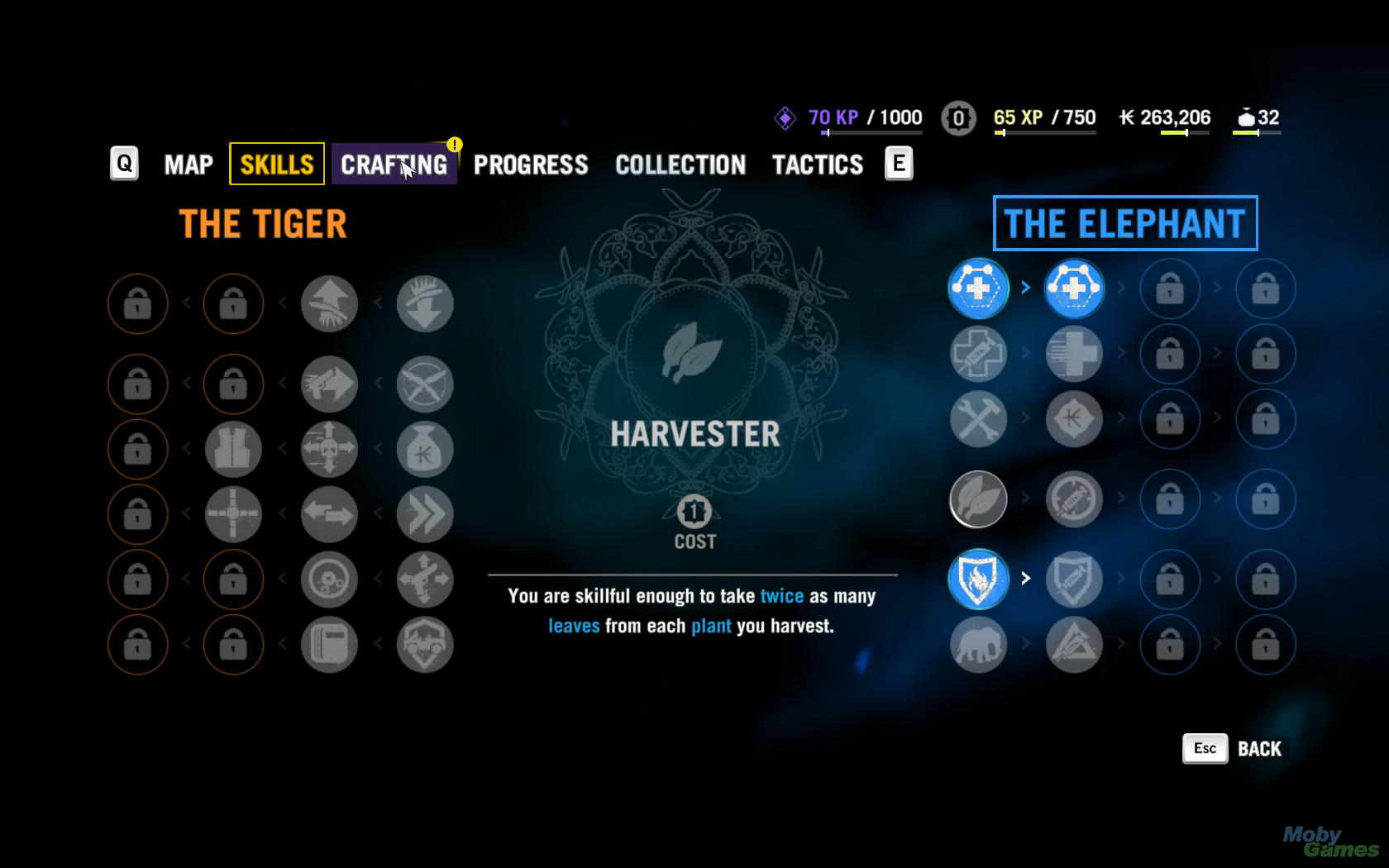The height and width of the screenshot is (868, 1389).
Task: Expand the arrow after the flame shield skill
Action: click(x=1025, y=579)
